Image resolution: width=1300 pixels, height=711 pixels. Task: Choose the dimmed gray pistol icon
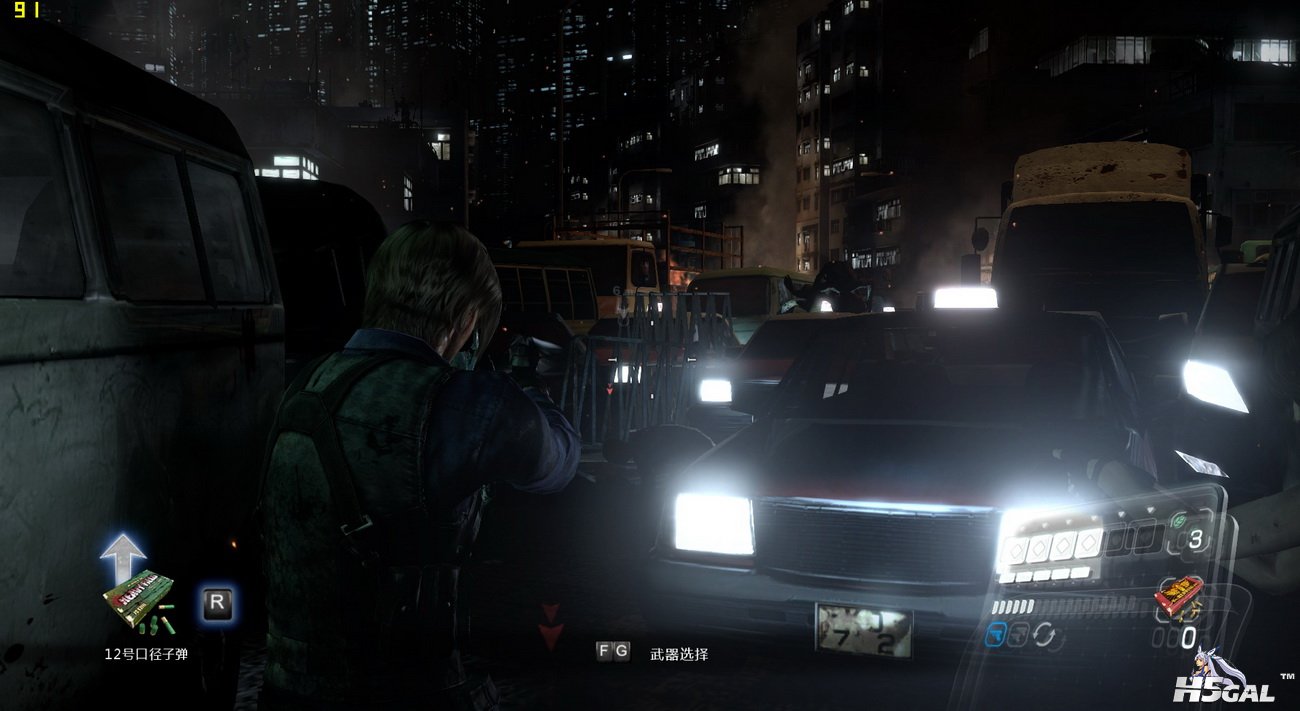point(1019,634)
